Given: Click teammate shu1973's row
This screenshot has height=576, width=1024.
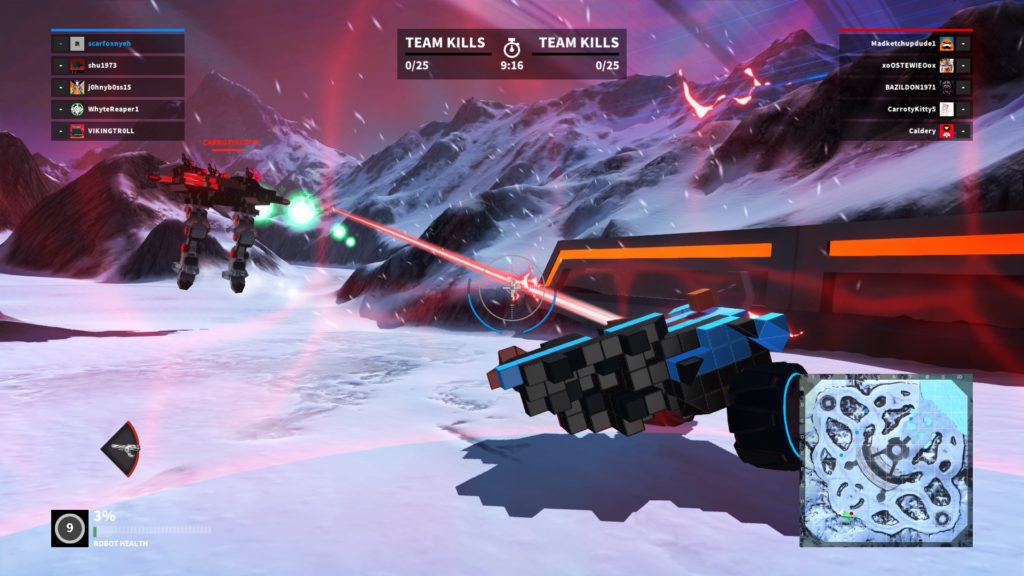Looking at the screenshot, I should coord(118,66).
